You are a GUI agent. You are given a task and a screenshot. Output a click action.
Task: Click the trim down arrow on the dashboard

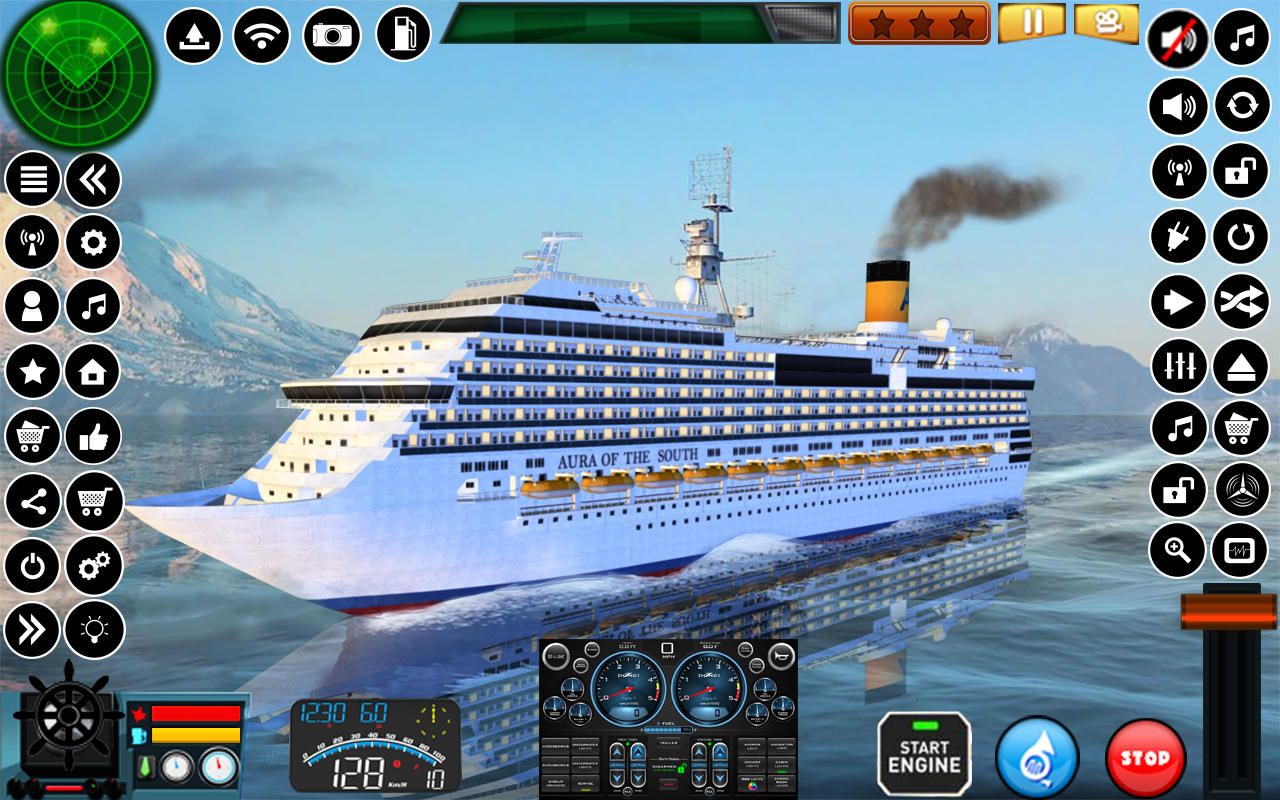click(617, 779)
